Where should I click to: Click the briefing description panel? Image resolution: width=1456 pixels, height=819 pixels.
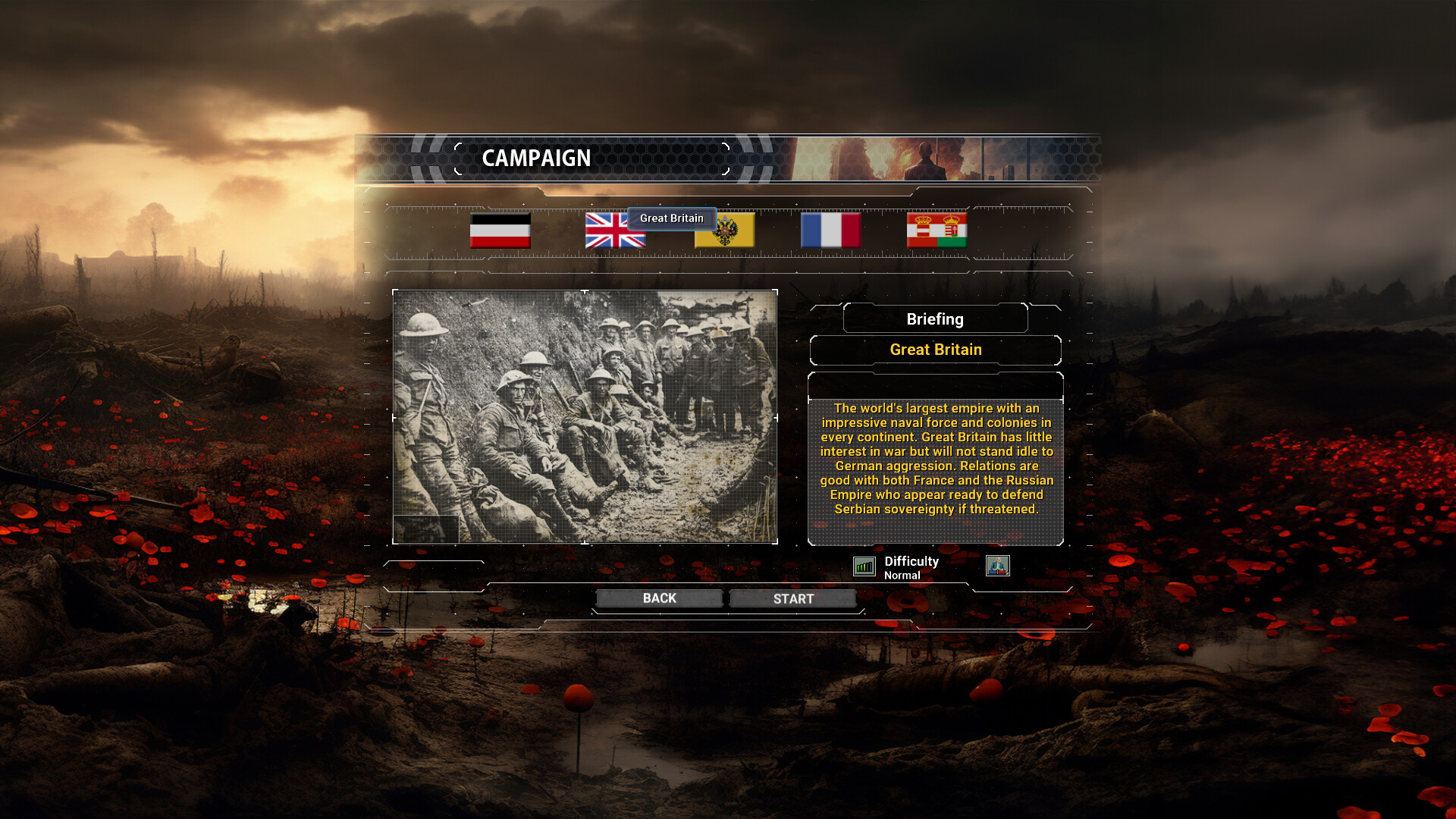click(935, 459)
